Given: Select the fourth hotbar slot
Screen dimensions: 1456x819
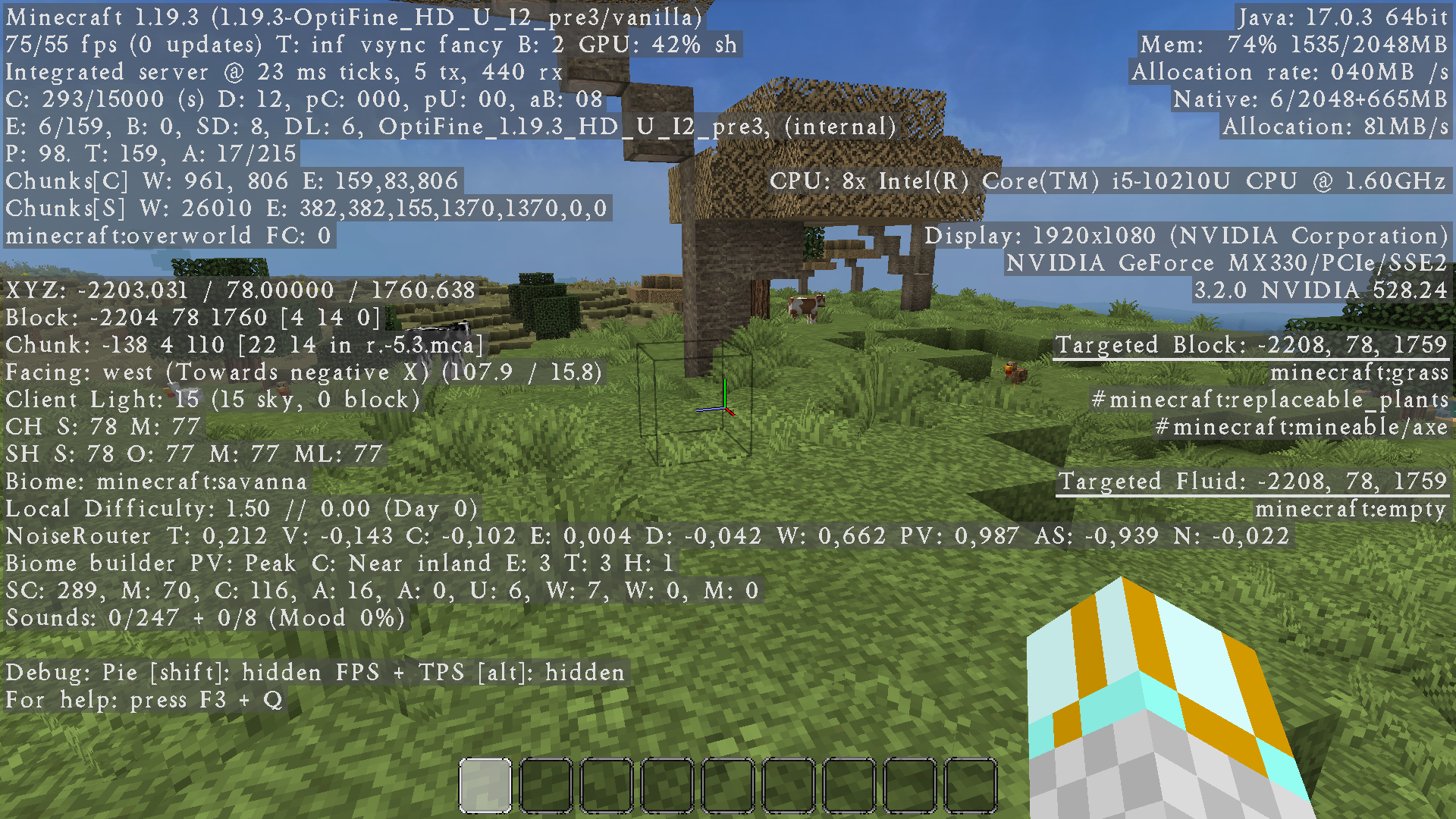Looking at the screenshot, I should 666,784.
